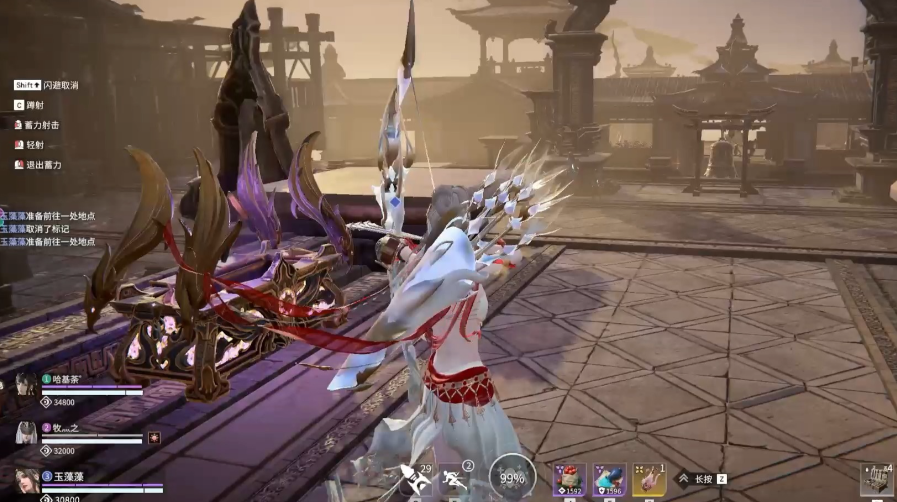Select teammate 玉藻藻's portrait
This screenshot has height=502, width=897.
tap(26, 480)
